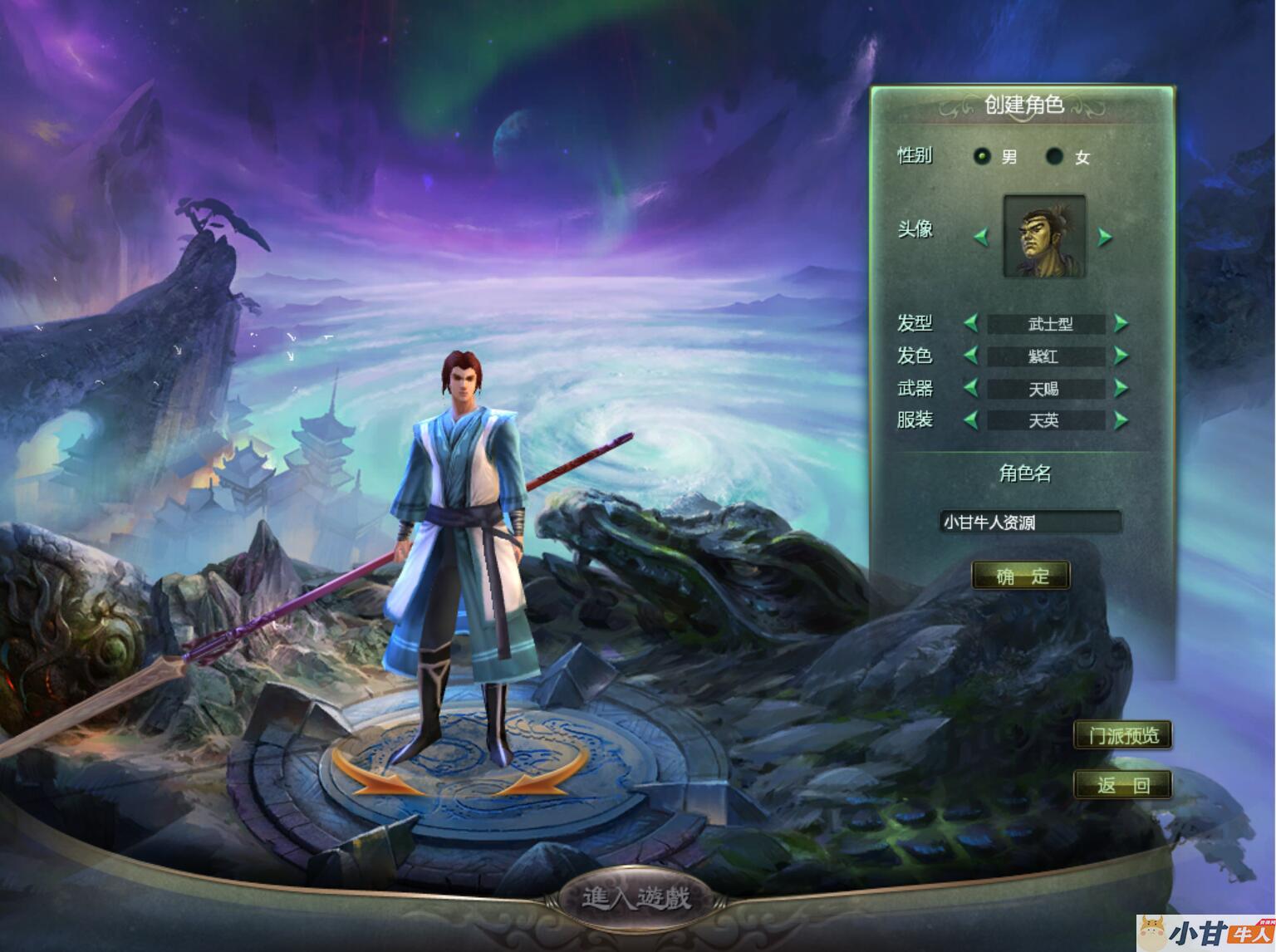Enter the game via 進入遊戲 button

coord(636,898)
